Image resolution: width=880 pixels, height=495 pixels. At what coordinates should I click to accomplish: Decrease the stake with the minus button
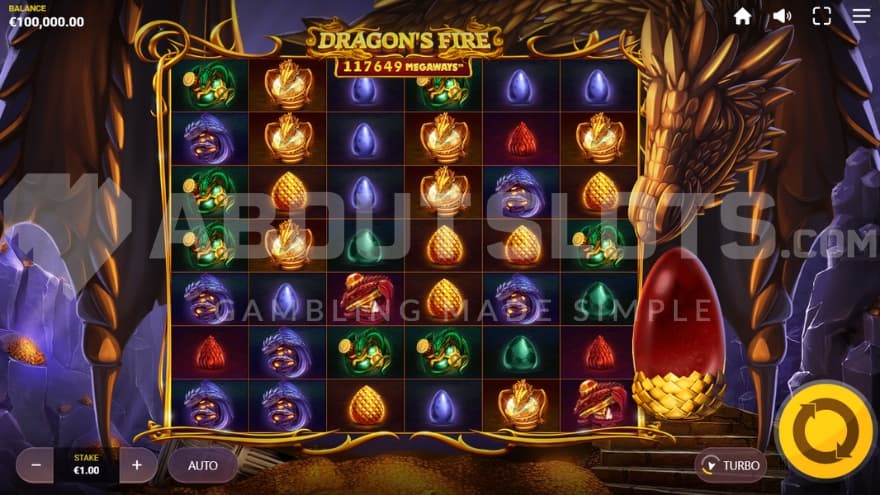coord(35,465)
